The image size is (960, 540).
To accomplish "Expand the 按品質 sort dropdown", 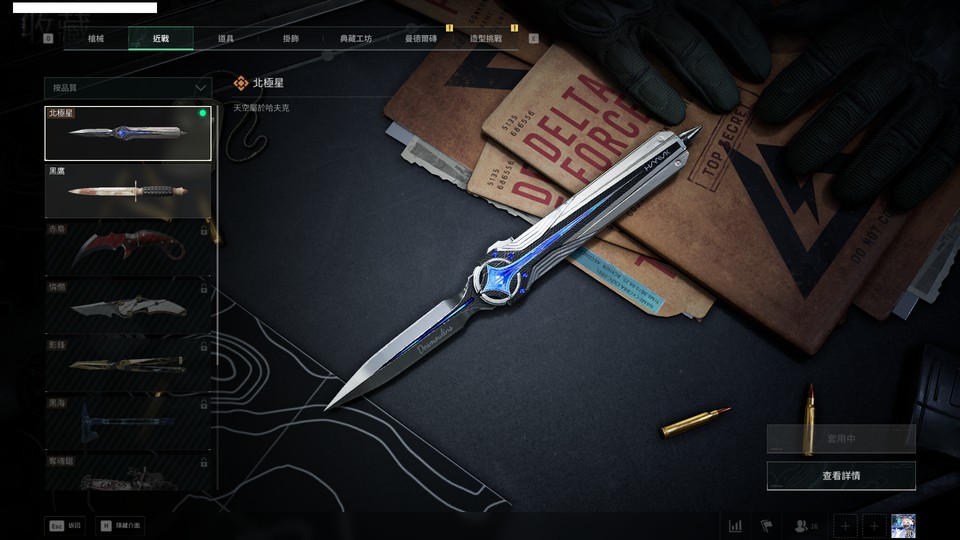I will coord(128,88).
